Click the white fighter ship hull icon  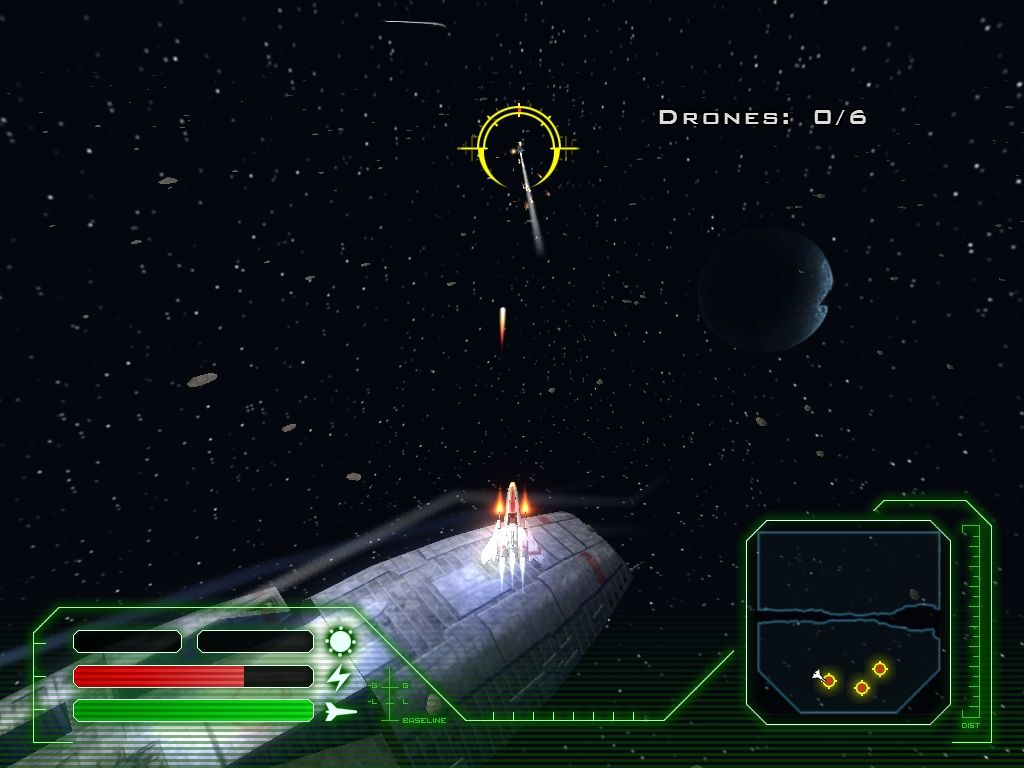click(x=340, y=711)
